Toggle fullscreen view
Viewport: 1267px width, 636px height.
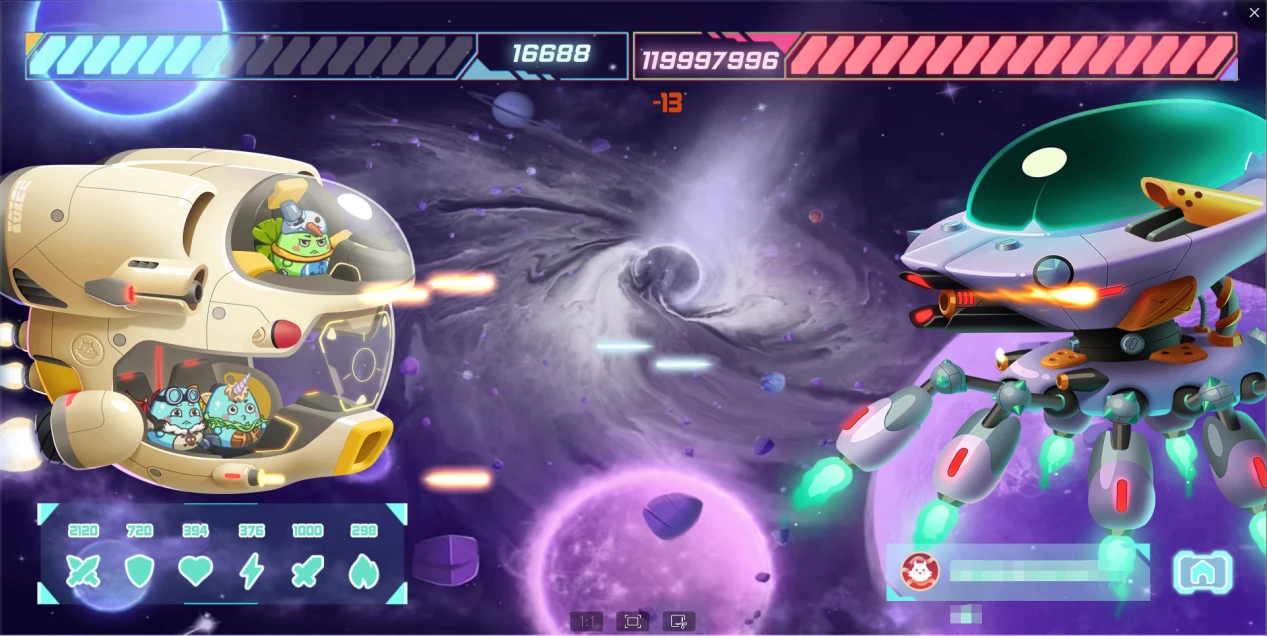click(x=633, y=622)
